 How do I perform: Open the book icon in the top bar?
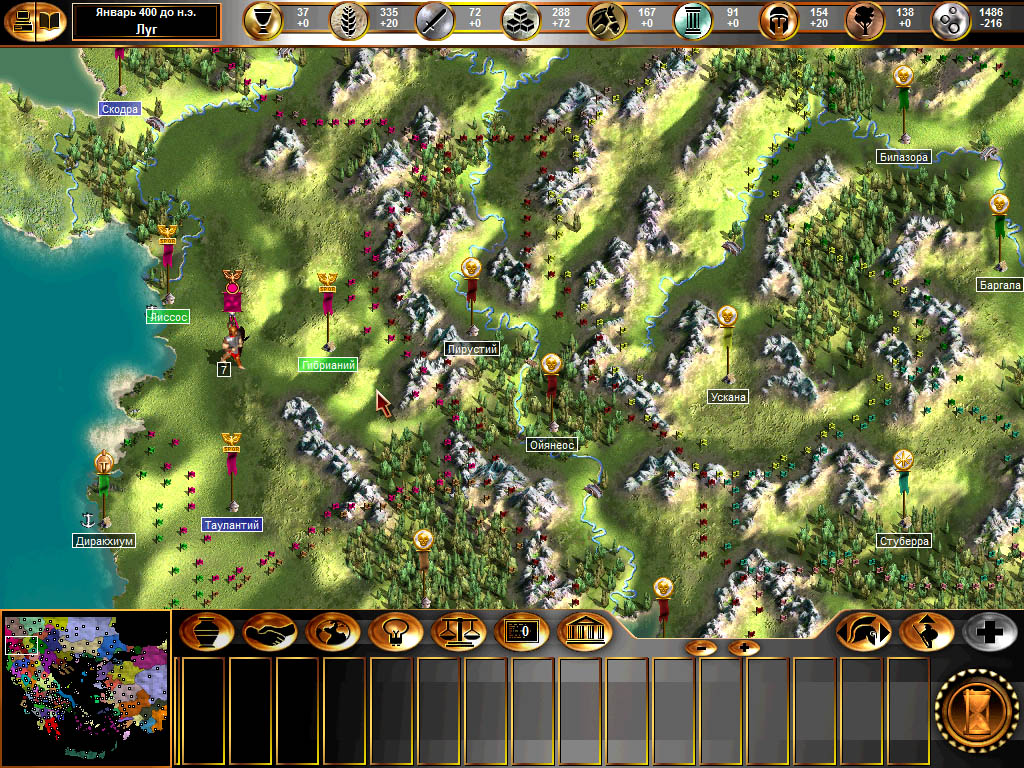tap(50, 21)
